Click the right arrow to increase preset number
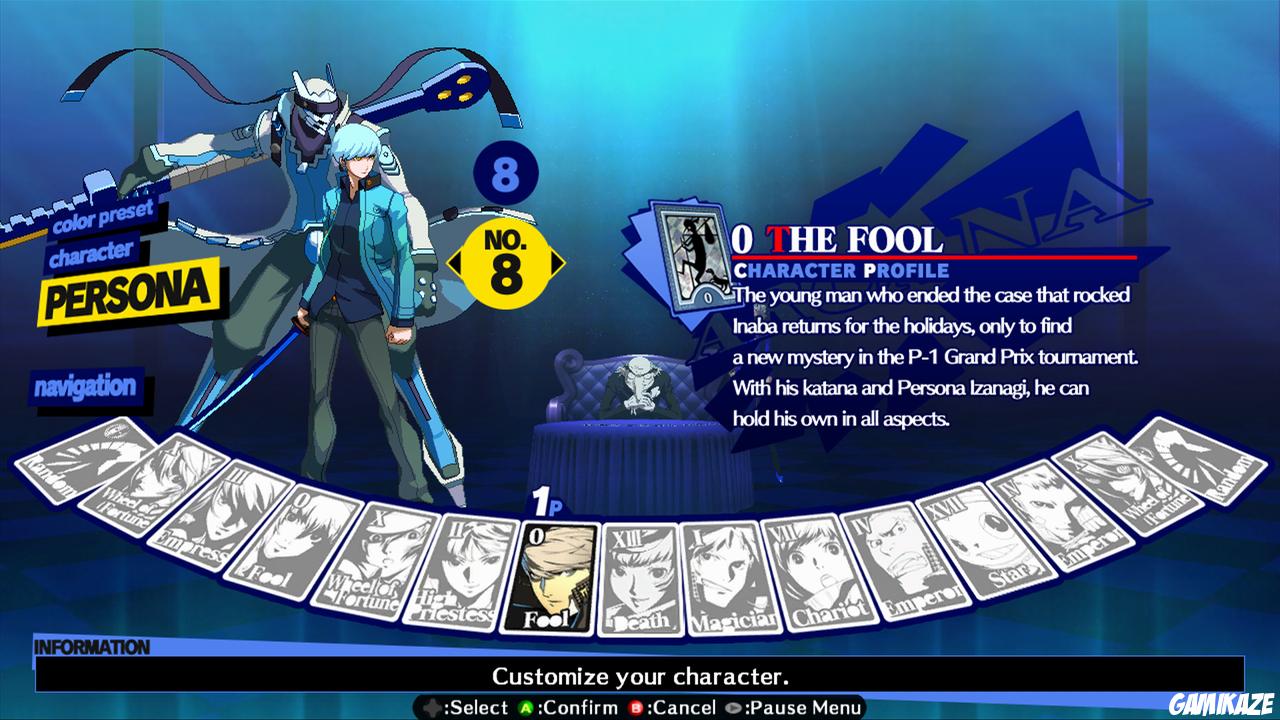The height and width of the screenshot is (720, 1280). (556, 262)
